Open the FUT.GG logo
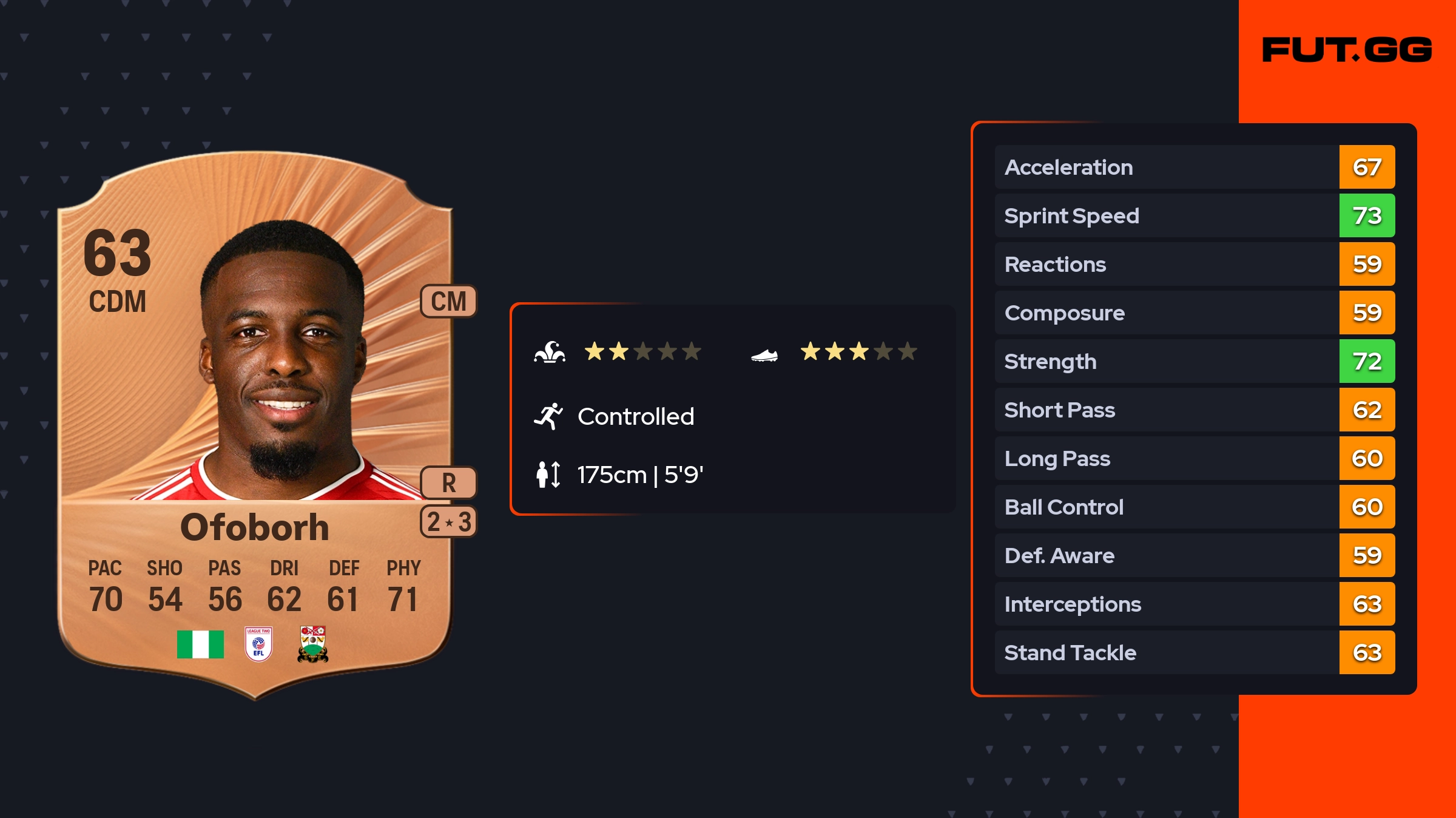The width and height of the screenshot is (1456, 818). 1347,50
